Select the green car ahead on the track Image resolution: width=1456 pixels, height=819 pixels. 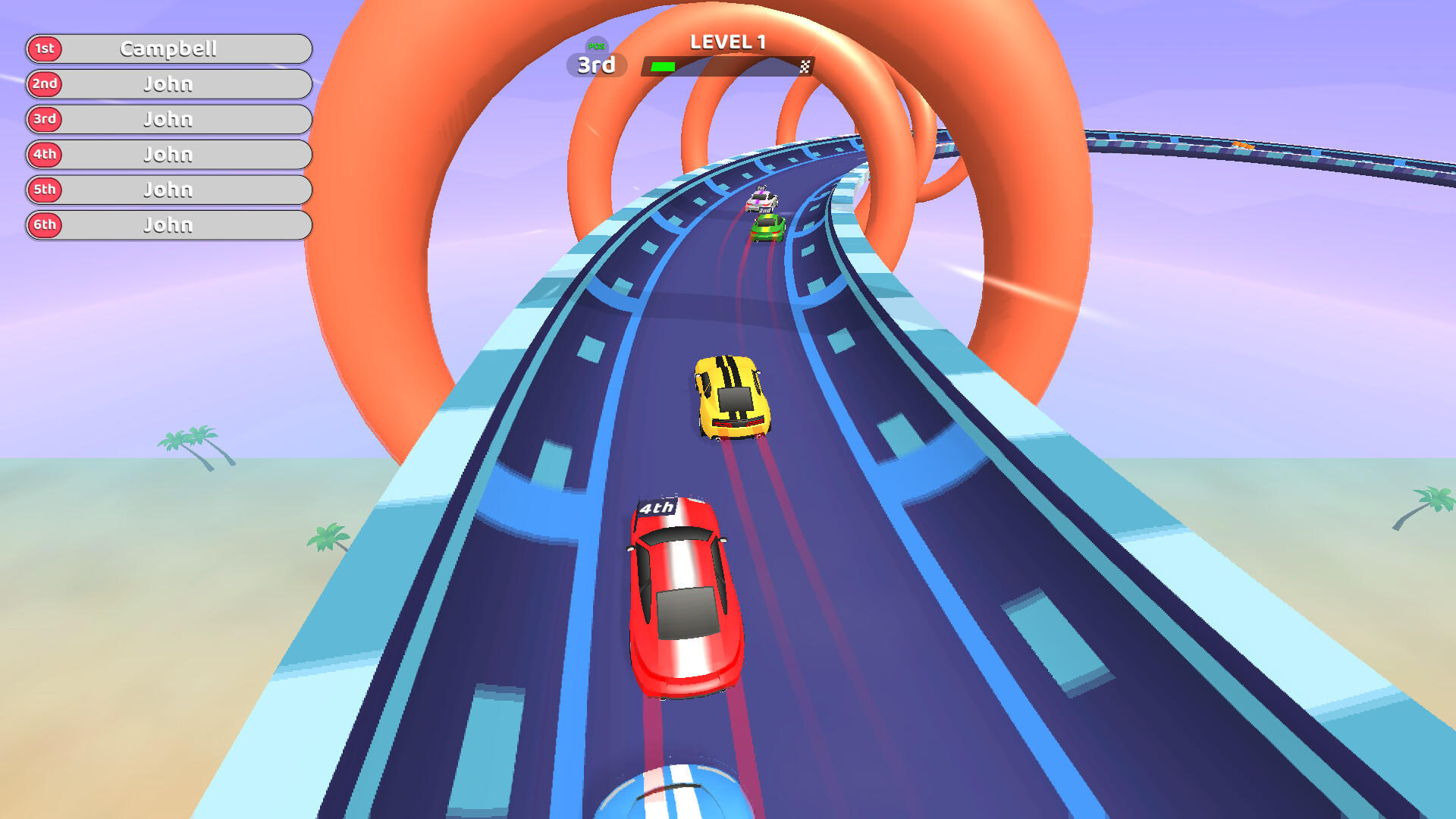click(767, 227)
